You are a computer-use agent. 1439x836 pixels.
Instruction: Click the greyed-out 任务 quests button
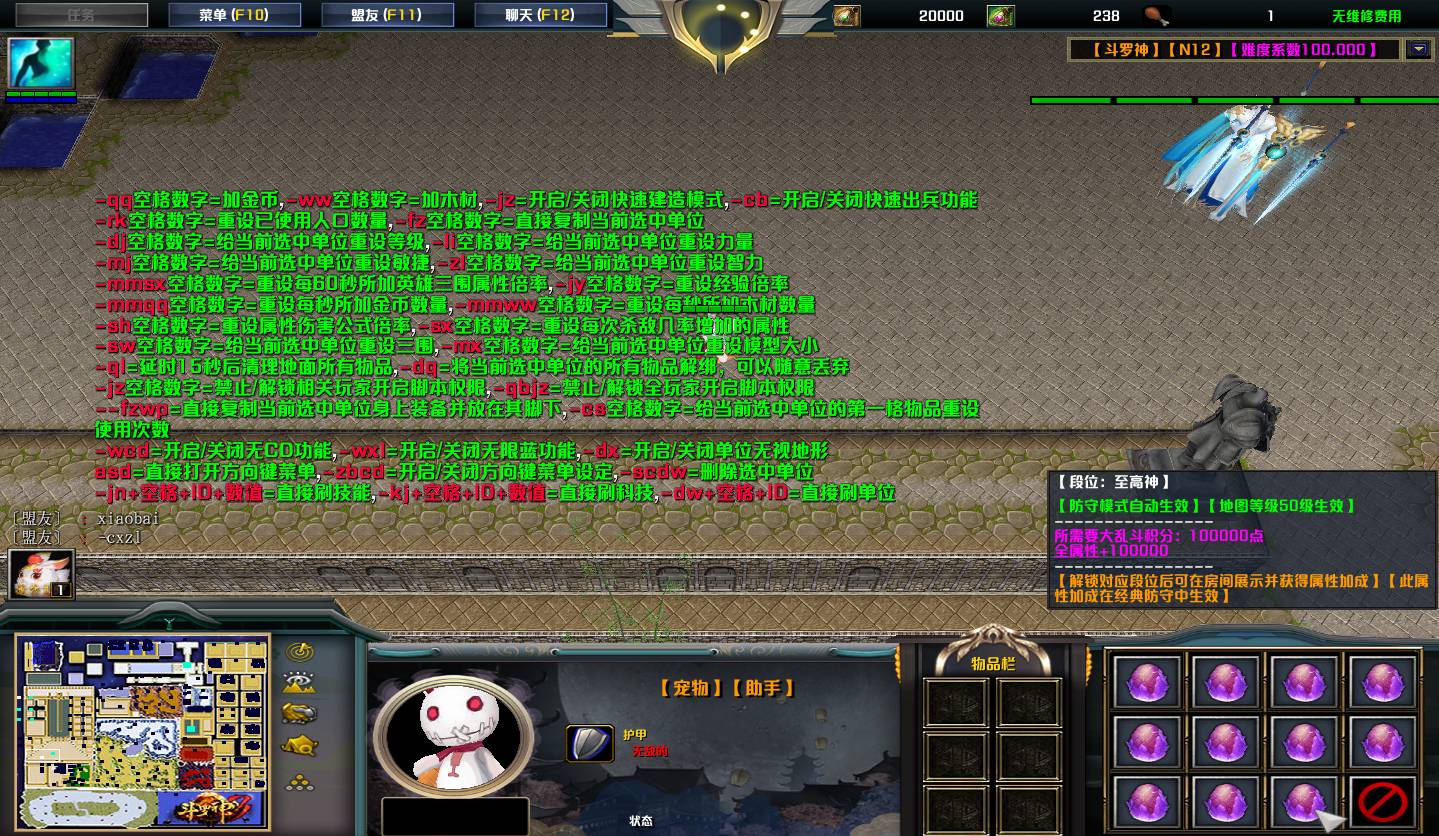pyautogui.click(x=81, y=15)
